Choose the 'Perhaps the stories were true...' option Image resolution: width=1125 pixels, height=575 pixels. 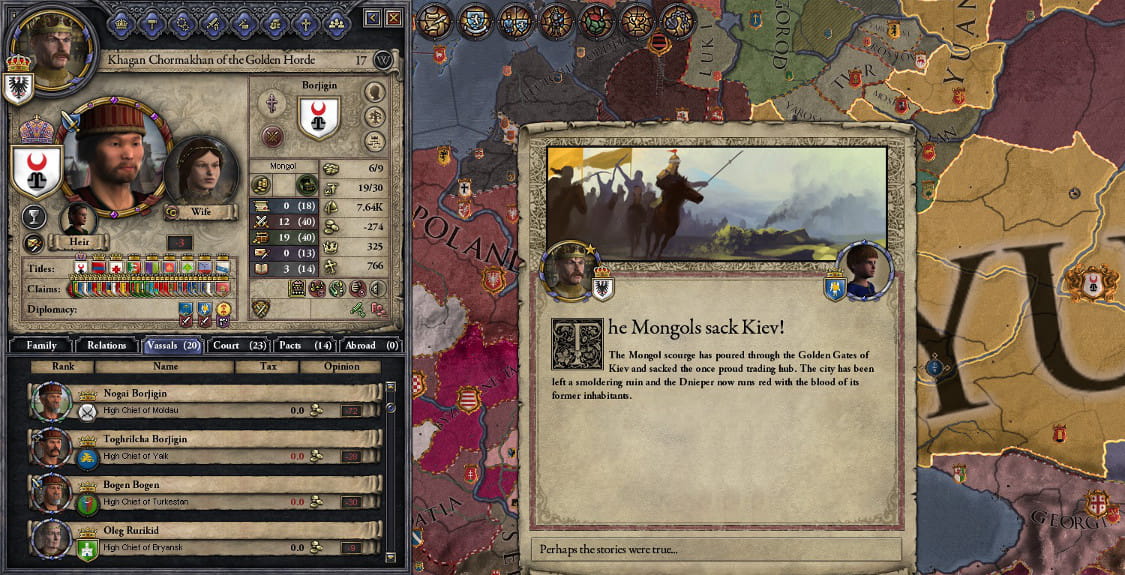pyautogui.click(x=715, y=549)
